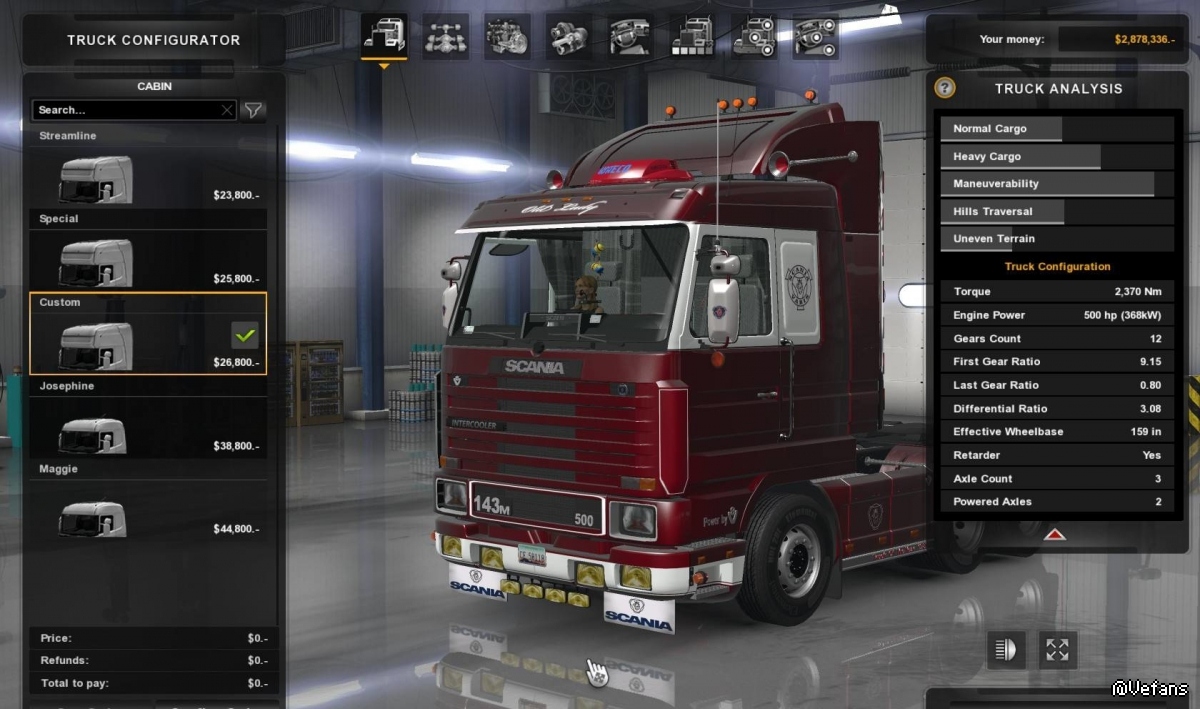The width and height of the screenshot is (1200, 709).
Task: Select the Streamline cabin option
Action: pyautogui.click(x=148, y=178)
